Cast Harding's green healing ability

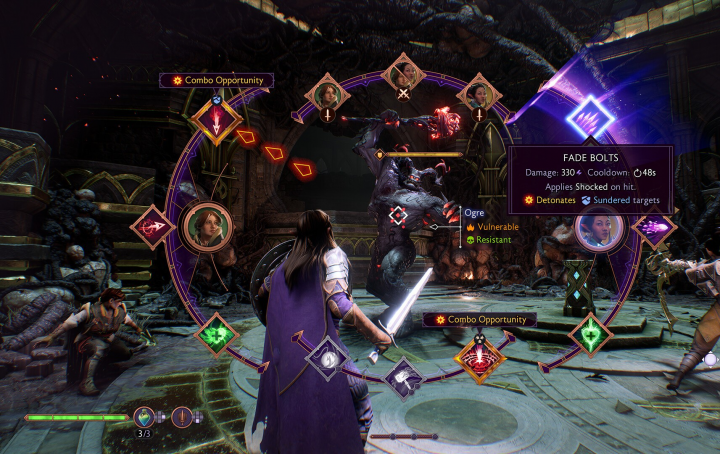point(215,335)
